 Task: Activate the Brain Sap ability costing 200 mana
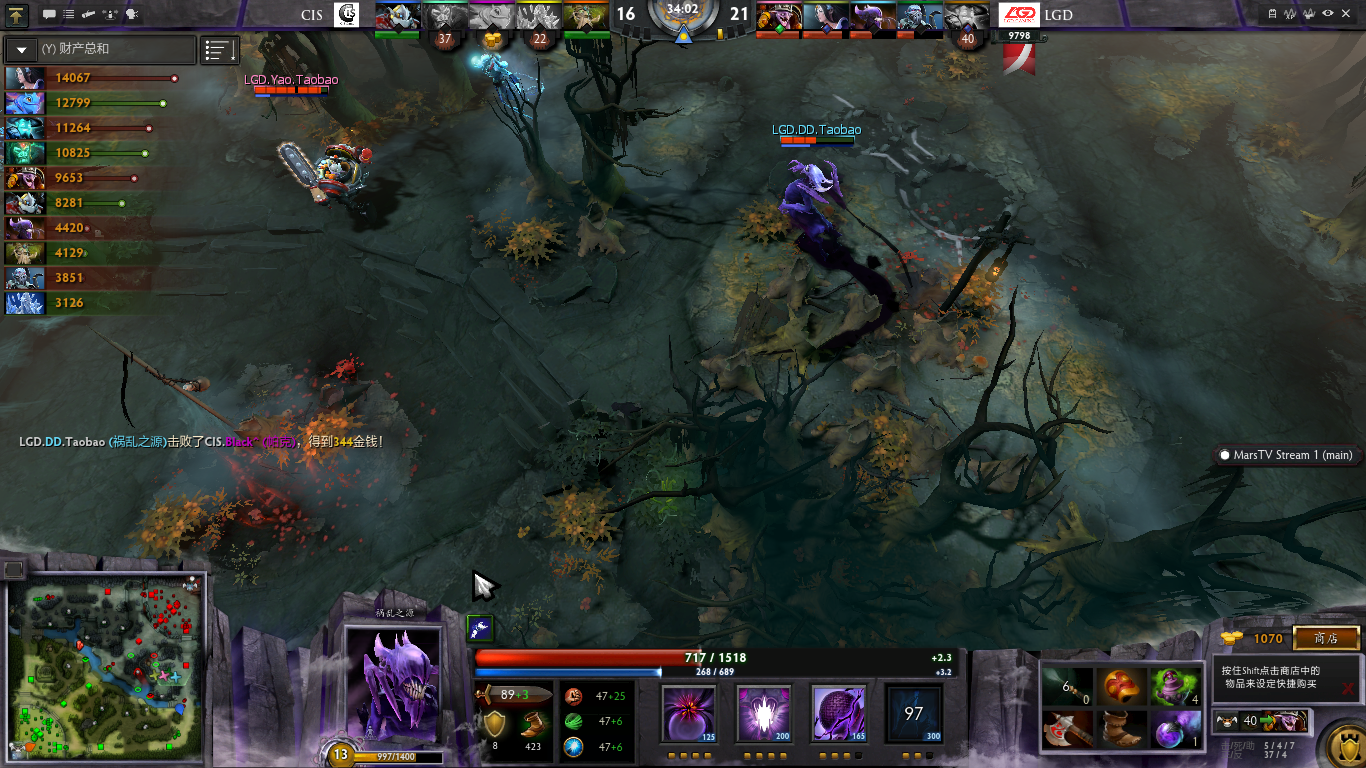(x=763, y=713)
